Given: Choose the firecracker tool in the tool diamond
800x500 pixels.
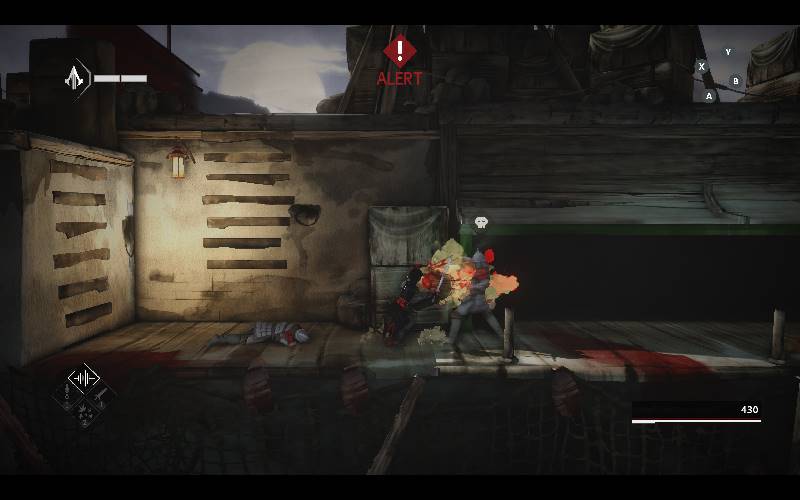Looking at the screenshot, I should (83, 416).
